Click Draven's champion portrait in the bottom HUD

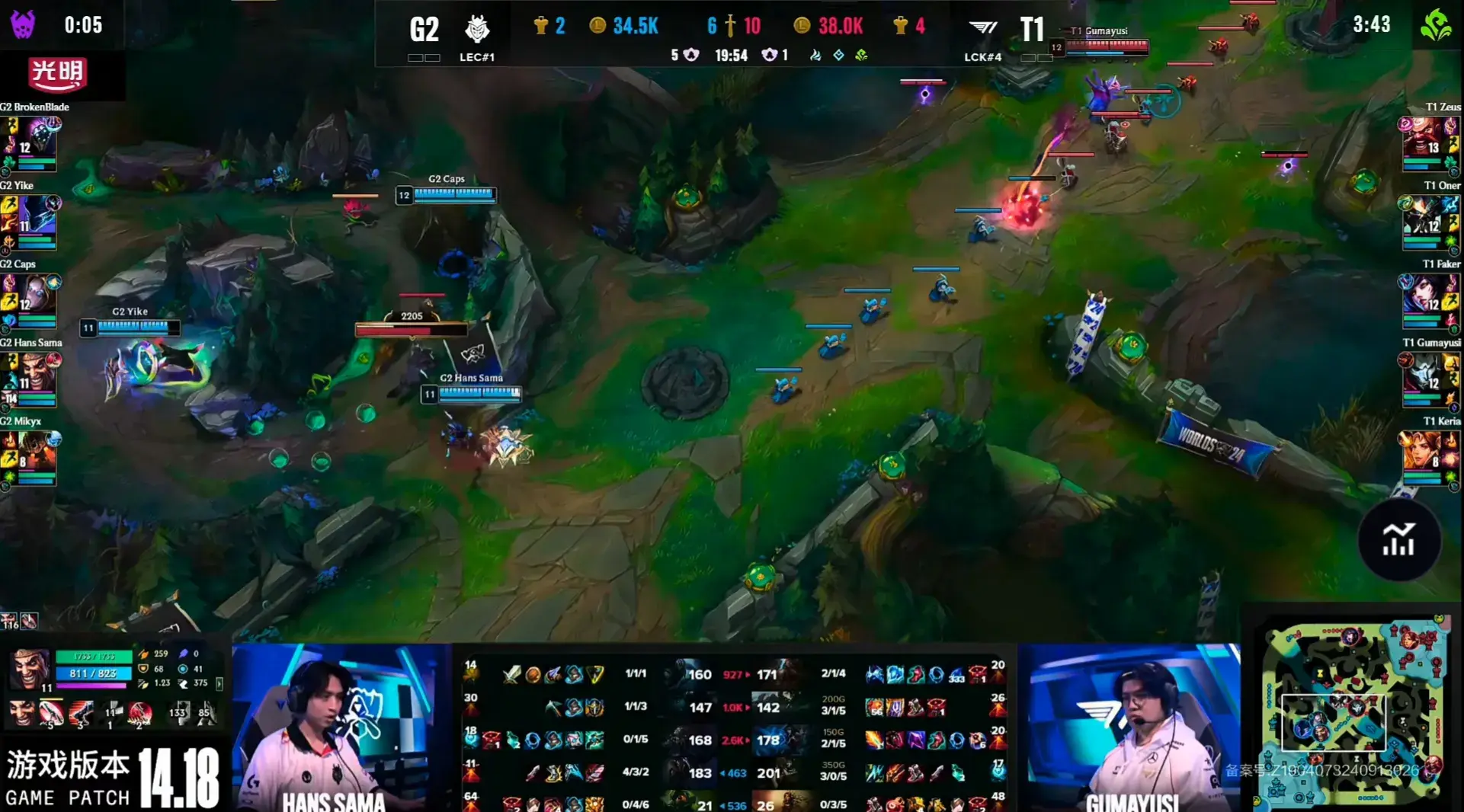click(30, 670)
